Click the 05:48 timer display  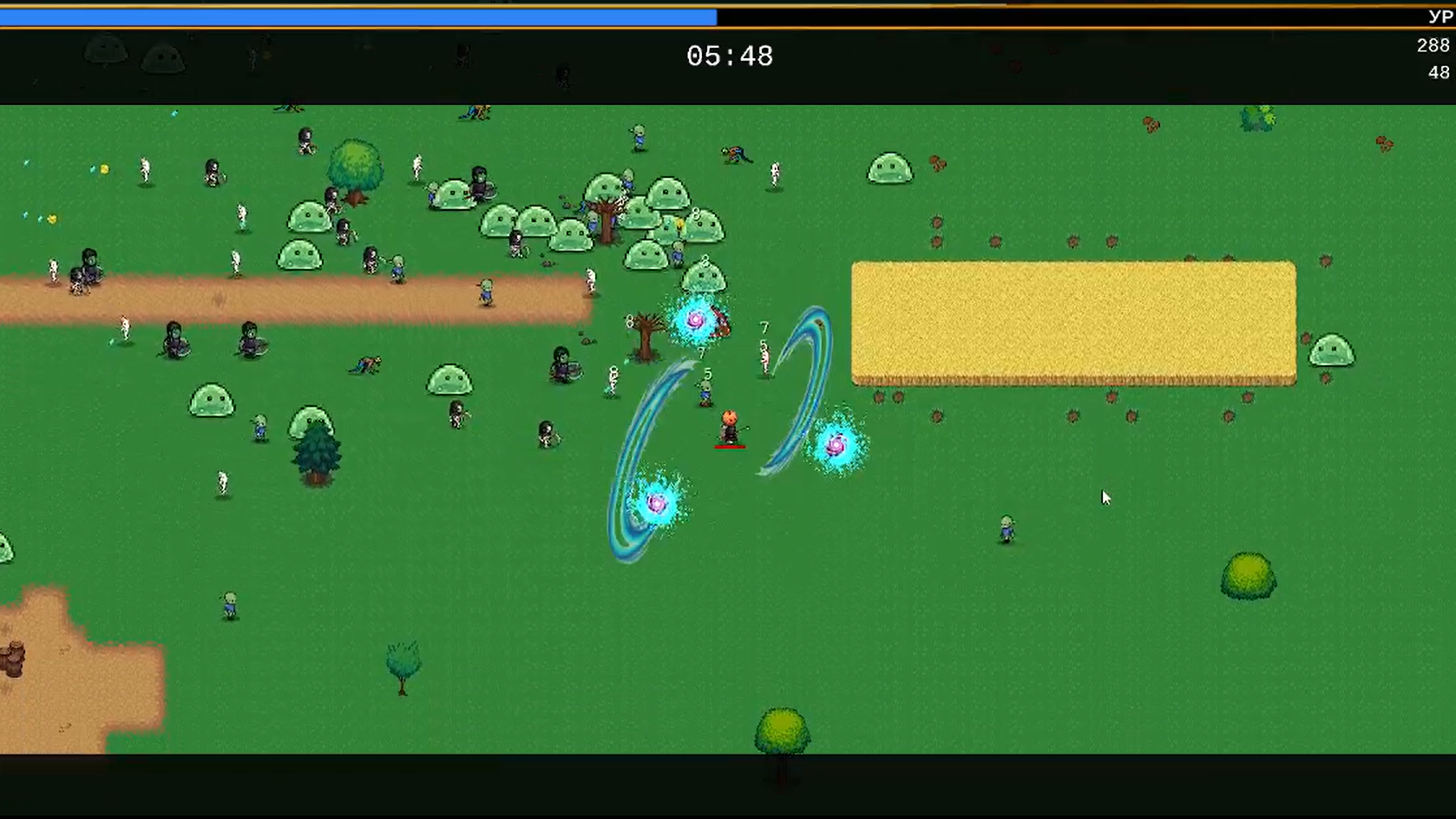coord(730,56)
